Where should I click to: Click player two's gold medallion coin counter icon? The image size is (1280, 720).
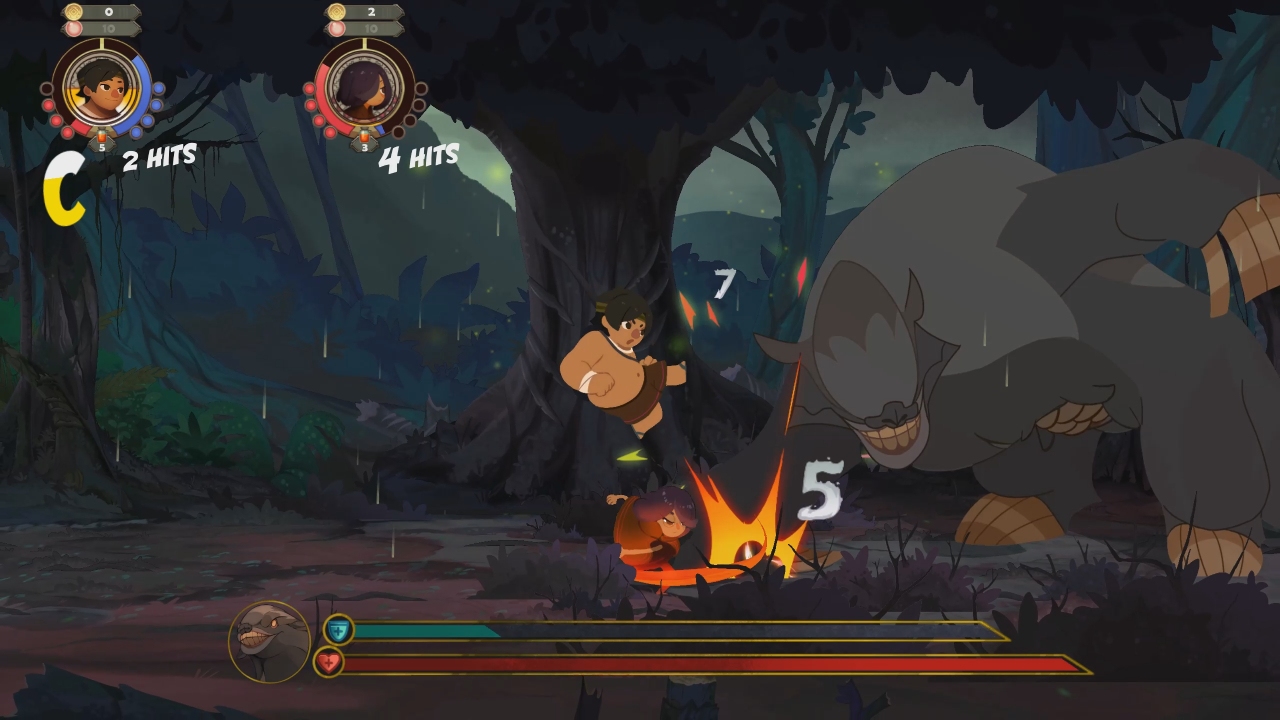(x=338, y=10)
